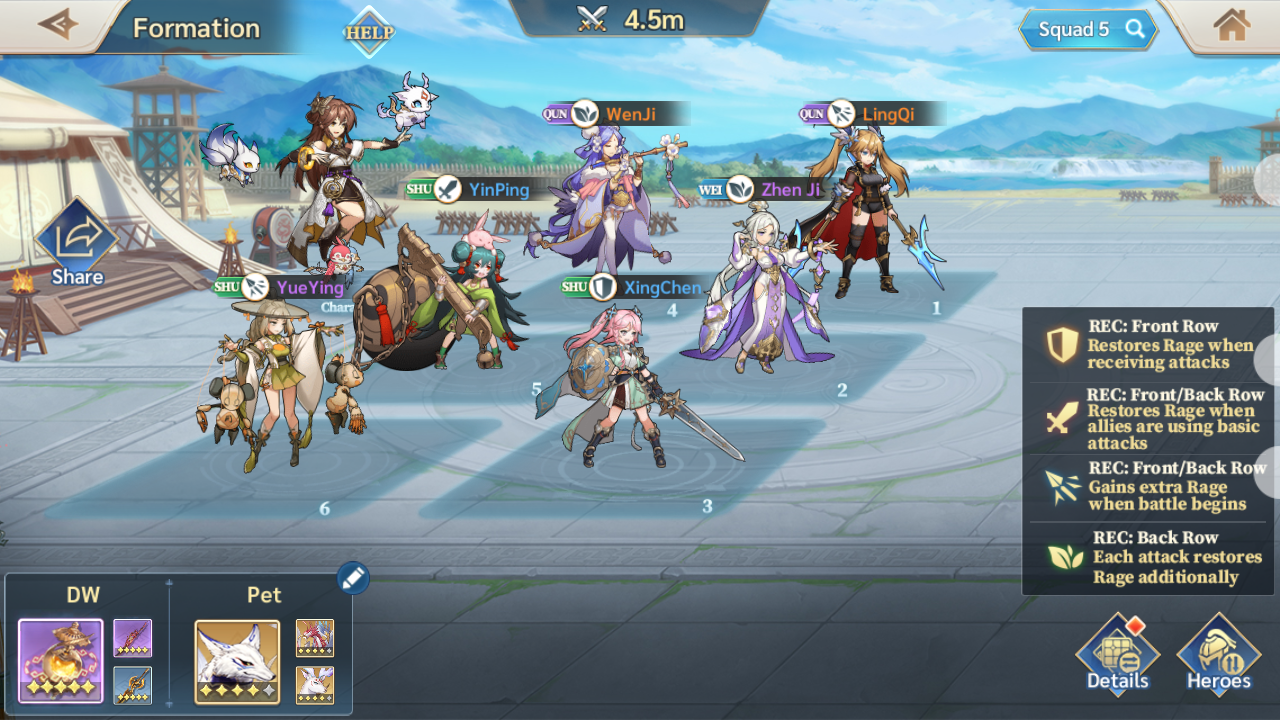
Task: Select the white rabbit secondary pet slot
Action: (x=315, y=685)
